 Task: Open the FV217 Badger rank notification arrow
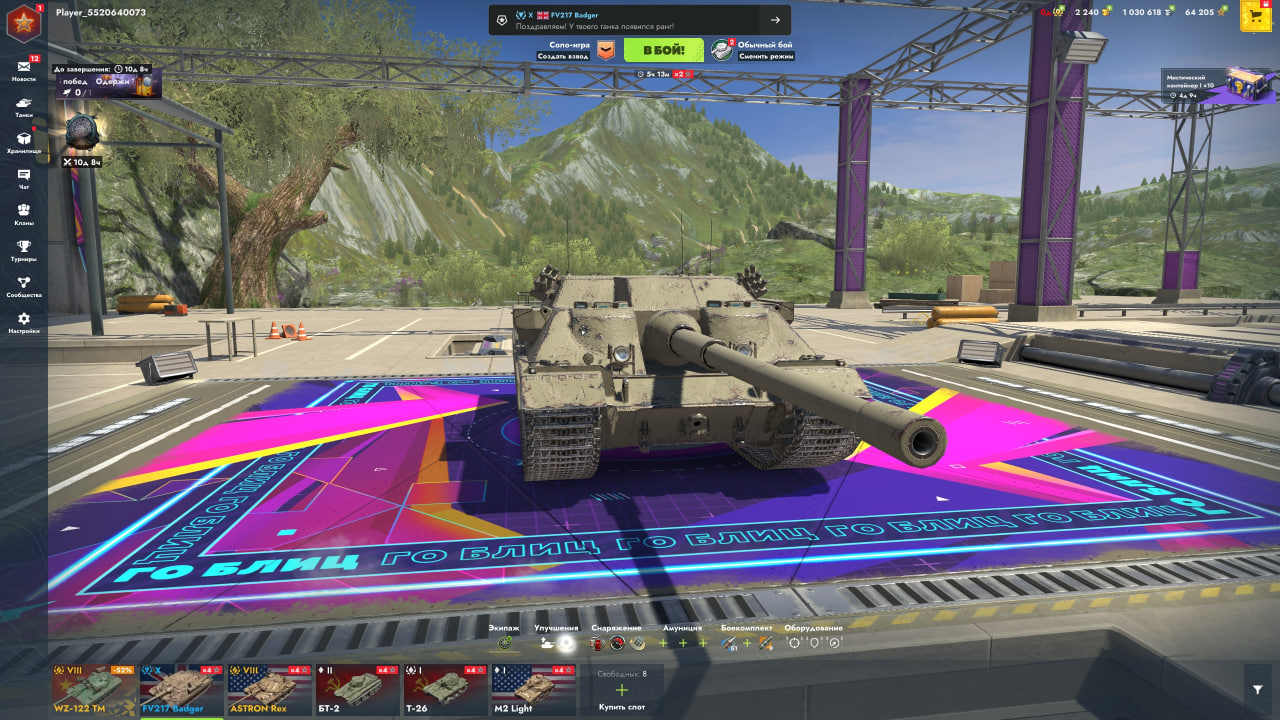point(777,20)
